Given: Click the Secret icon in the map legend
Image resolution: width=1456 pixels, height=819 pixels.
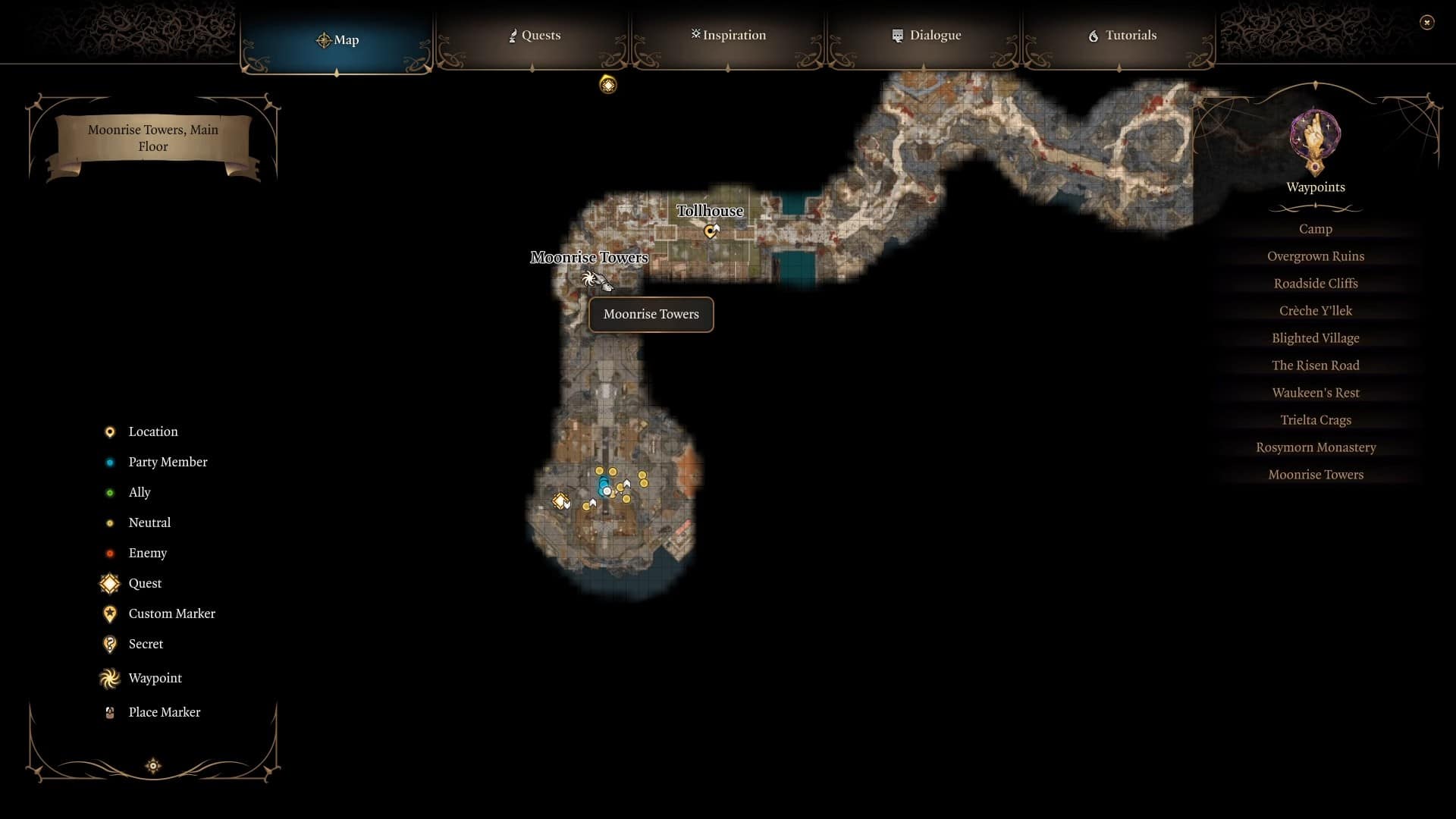Looking at the screenshot, I should [110, 644].
